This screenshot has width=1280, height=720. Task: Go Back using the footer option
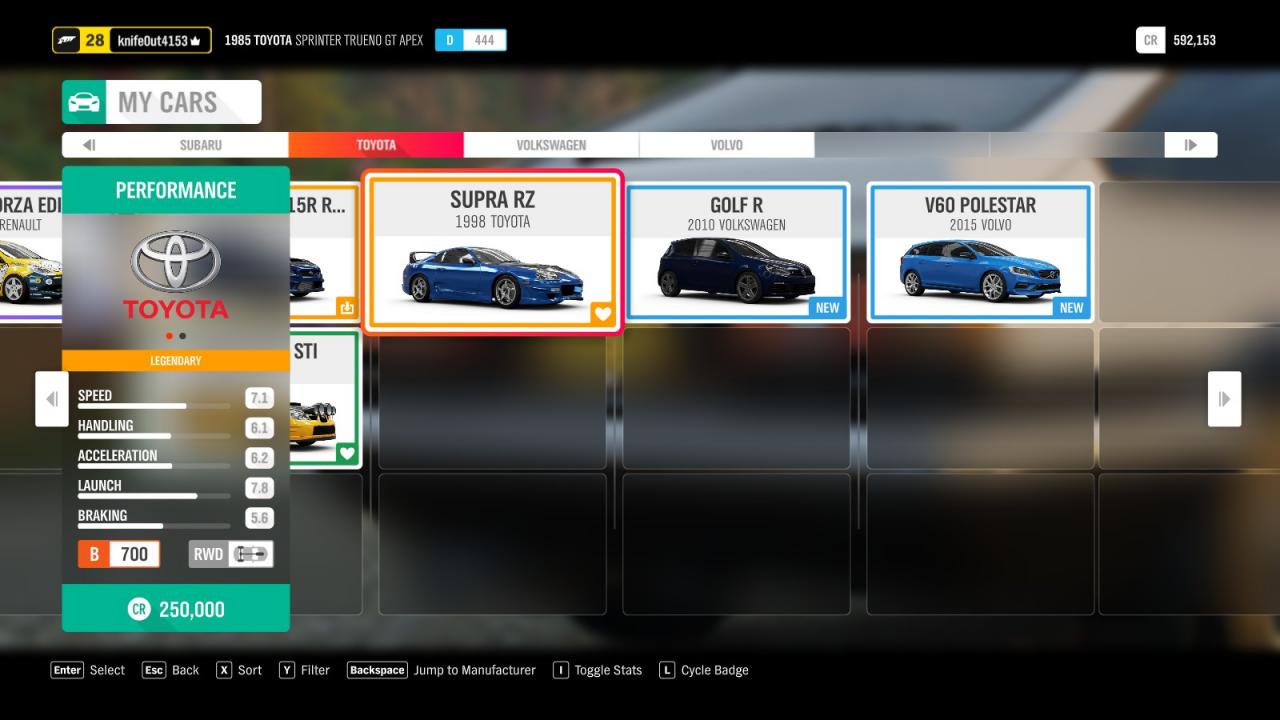coord(171,670)
